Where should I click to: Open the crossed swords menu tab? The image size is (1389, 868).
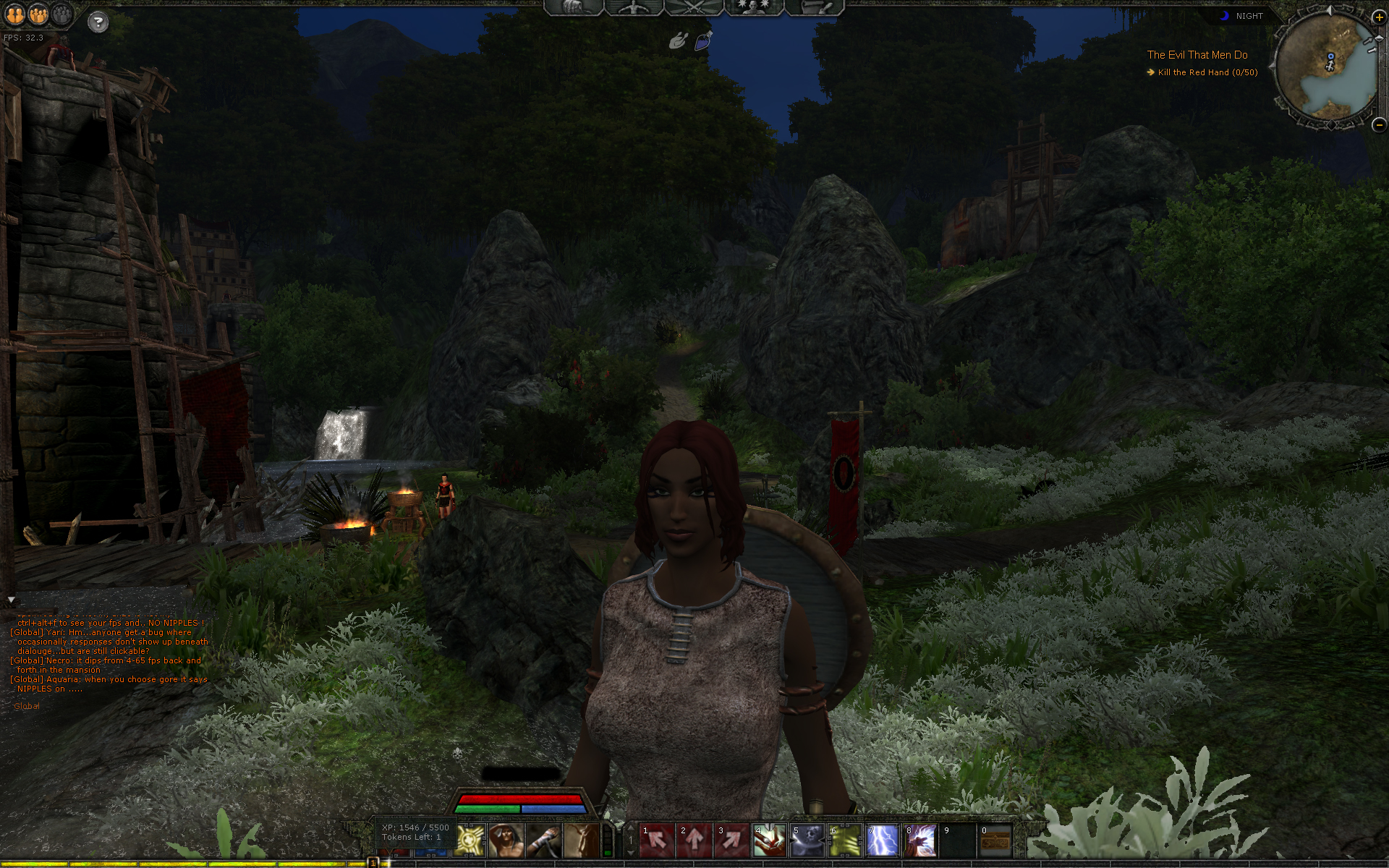(x=694, y=7)
